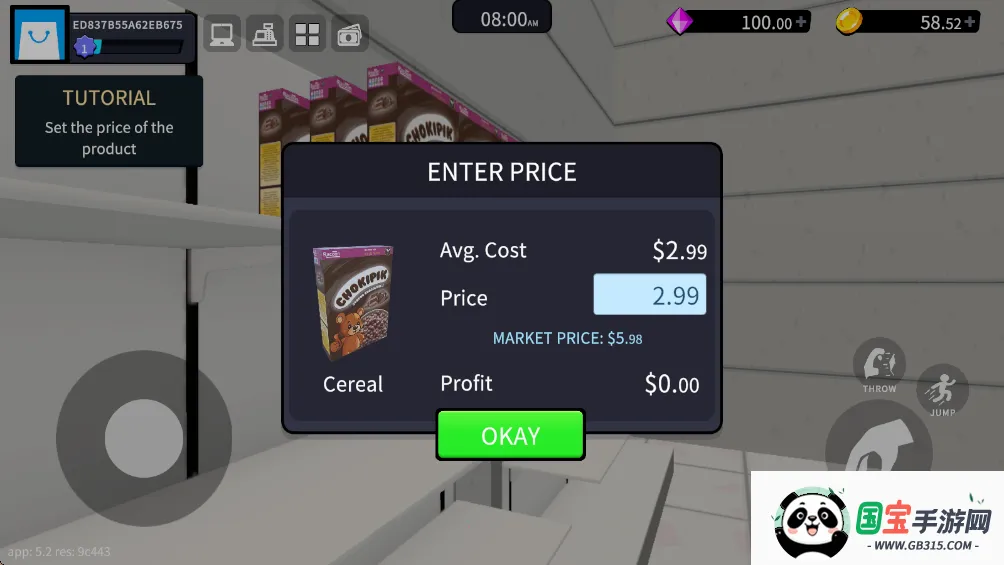Add more gold coins with plus button
This screenshot has height=565, width=1004.
click(x=969, y=22)
